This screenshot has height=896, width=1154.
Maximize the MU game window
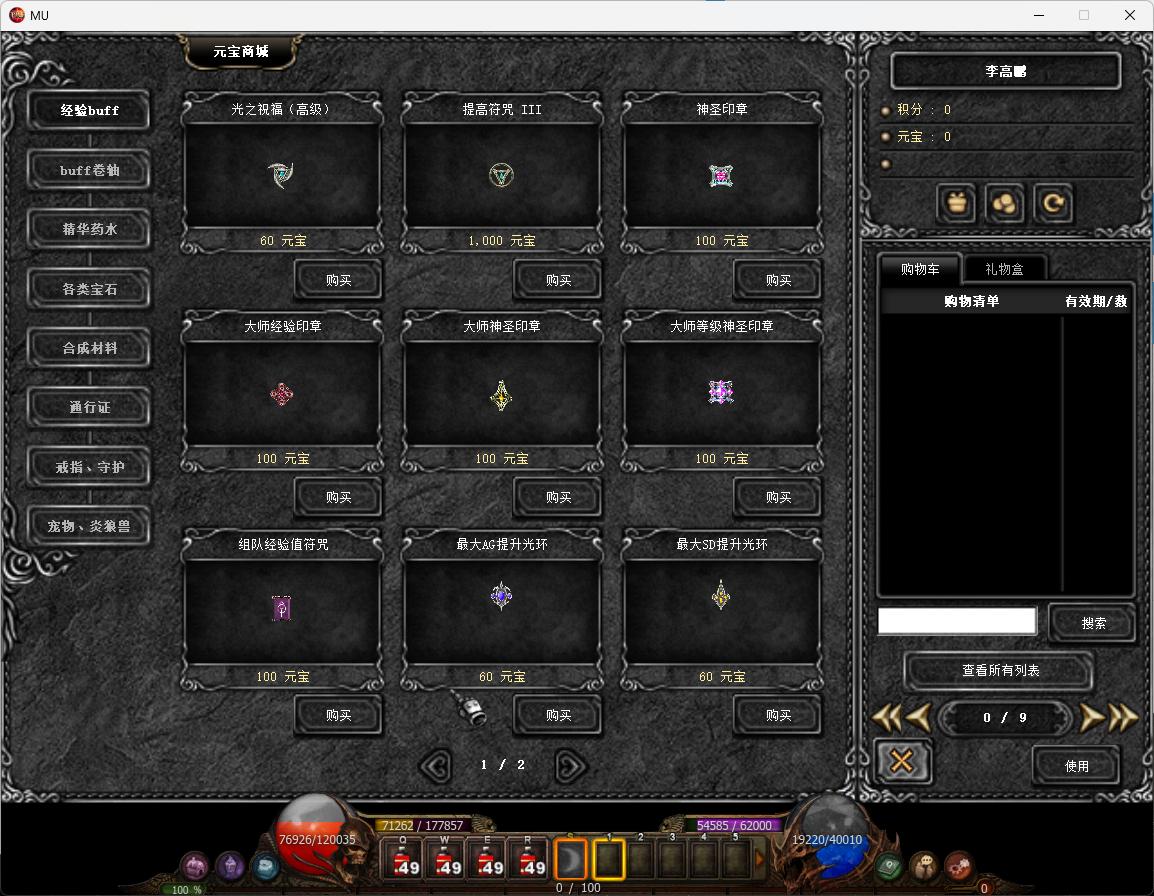(1084, 15)
